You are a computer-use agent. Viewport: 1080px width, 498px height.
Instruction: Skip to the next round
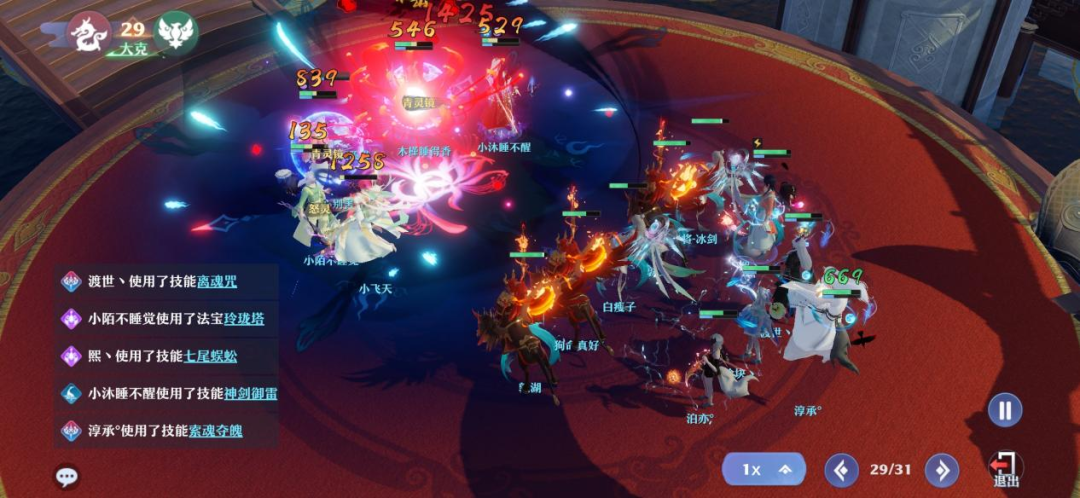(941, 469)
